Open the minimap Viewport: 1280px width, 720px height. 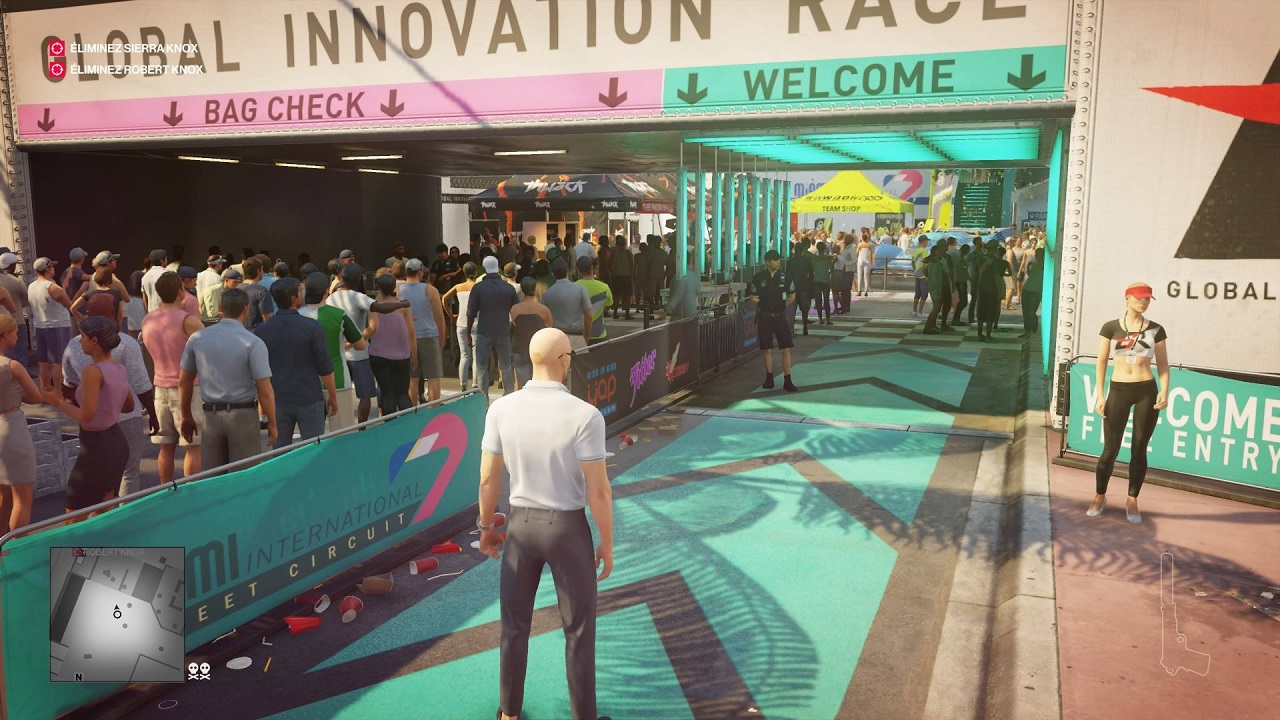[117, 614]
